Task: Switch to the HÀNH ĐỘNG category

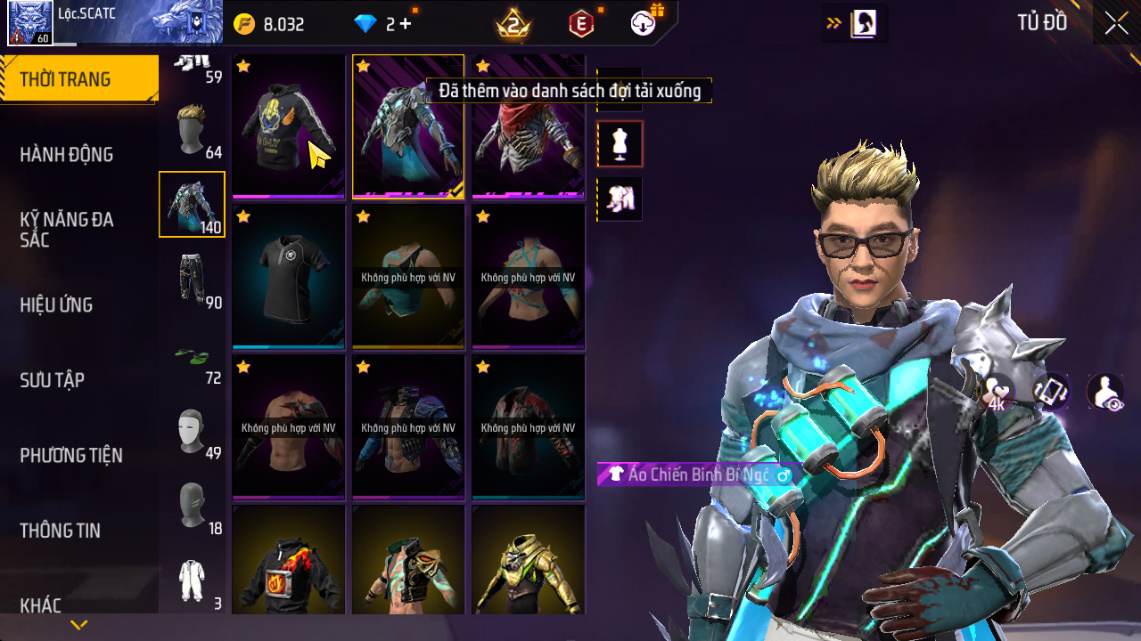Action: (67, 154)
